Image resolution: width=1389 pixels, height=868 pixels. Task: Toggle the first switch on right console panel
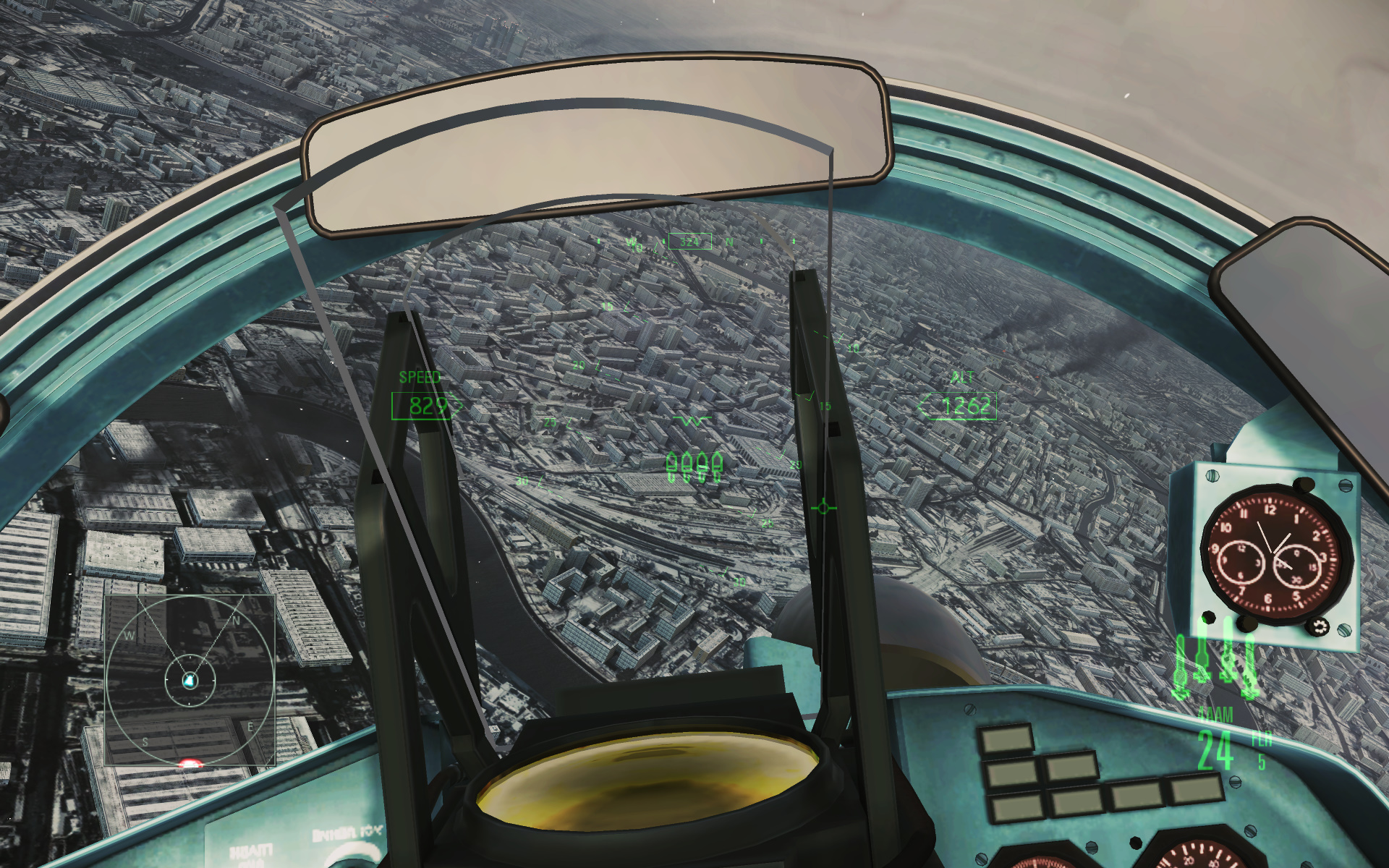click(1007, 740)
